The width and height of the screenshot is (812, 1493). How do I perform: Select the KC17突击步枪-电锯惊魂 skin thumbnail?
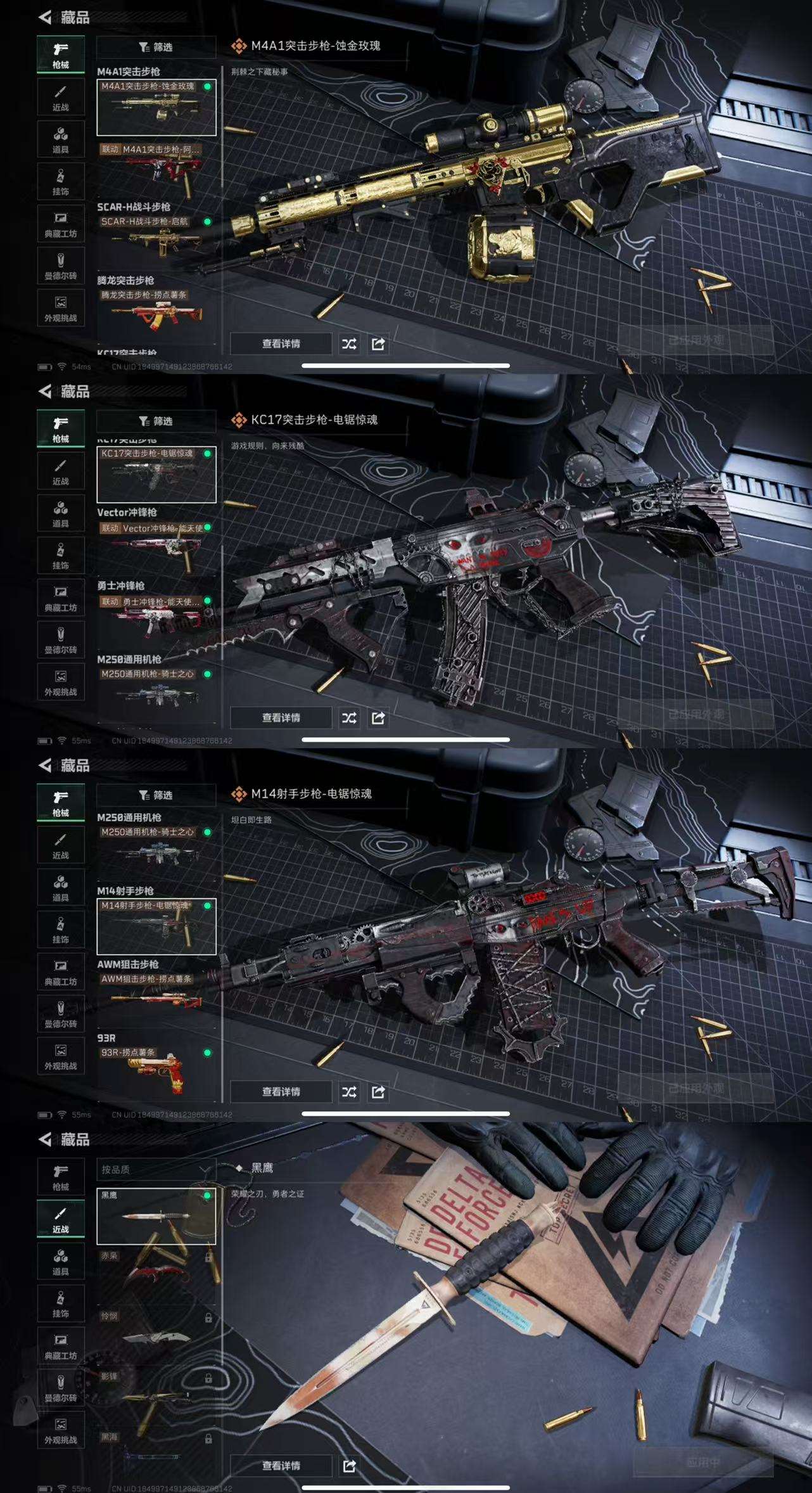156,474
